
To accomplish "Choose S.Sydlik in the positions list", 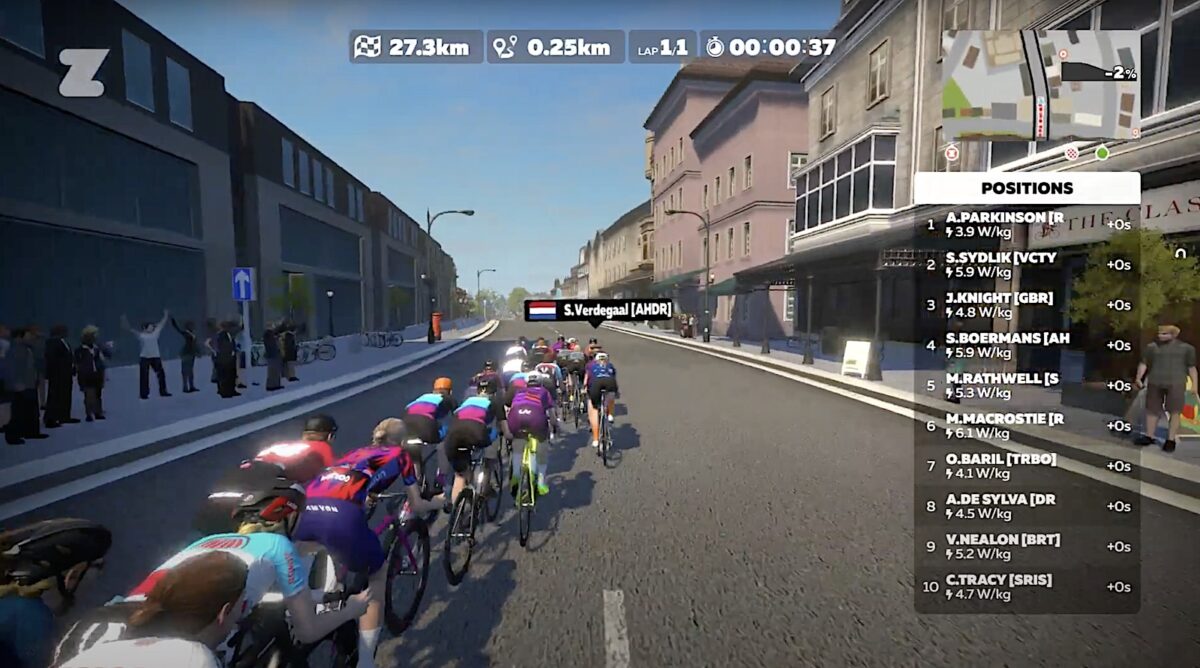I will coord(1027,265).
